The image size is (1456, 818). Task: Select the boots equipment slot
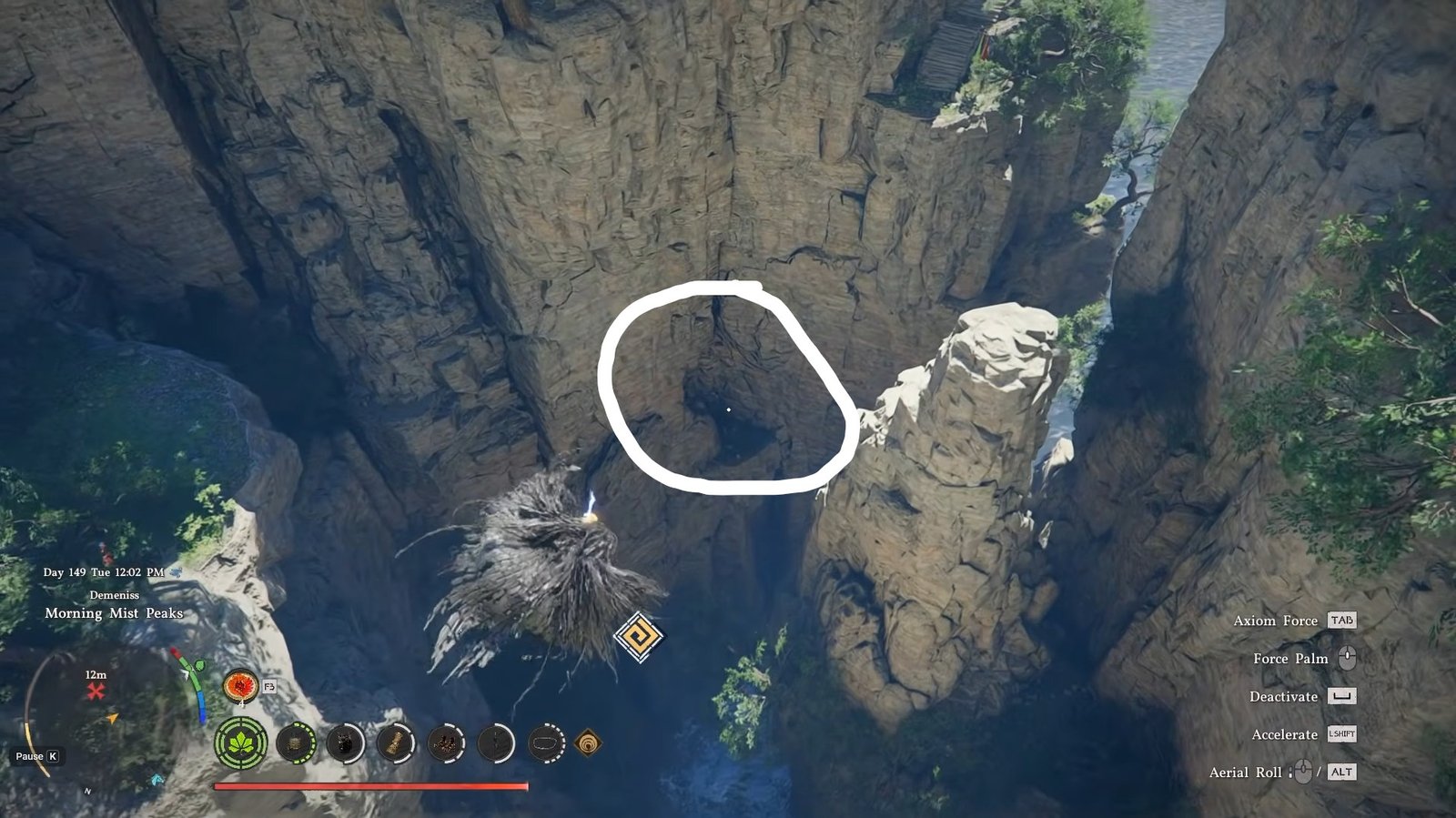click(x=445, y=743)
